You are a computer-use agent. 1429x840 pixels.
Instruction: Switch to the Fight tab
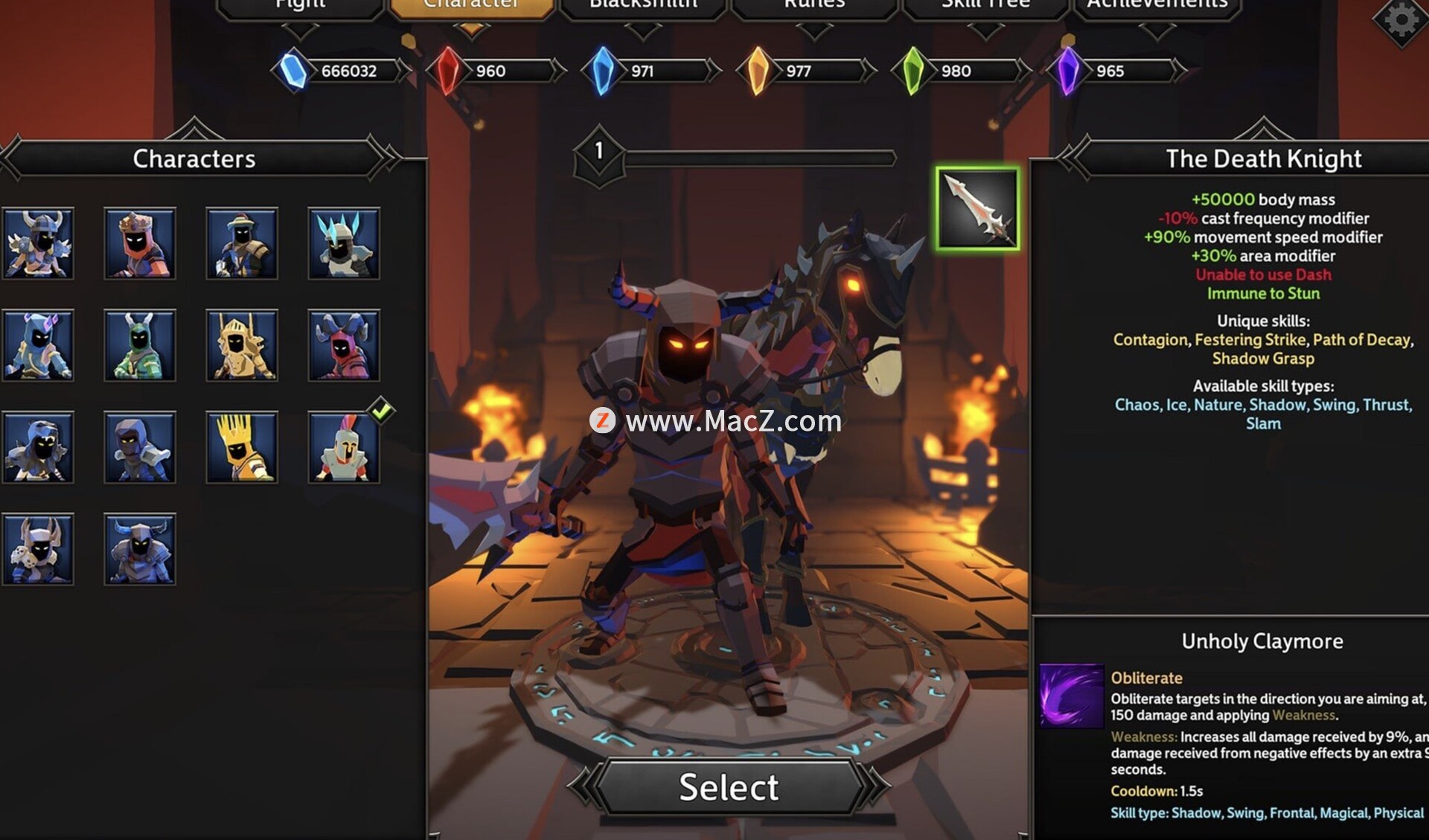coord(300,6)
